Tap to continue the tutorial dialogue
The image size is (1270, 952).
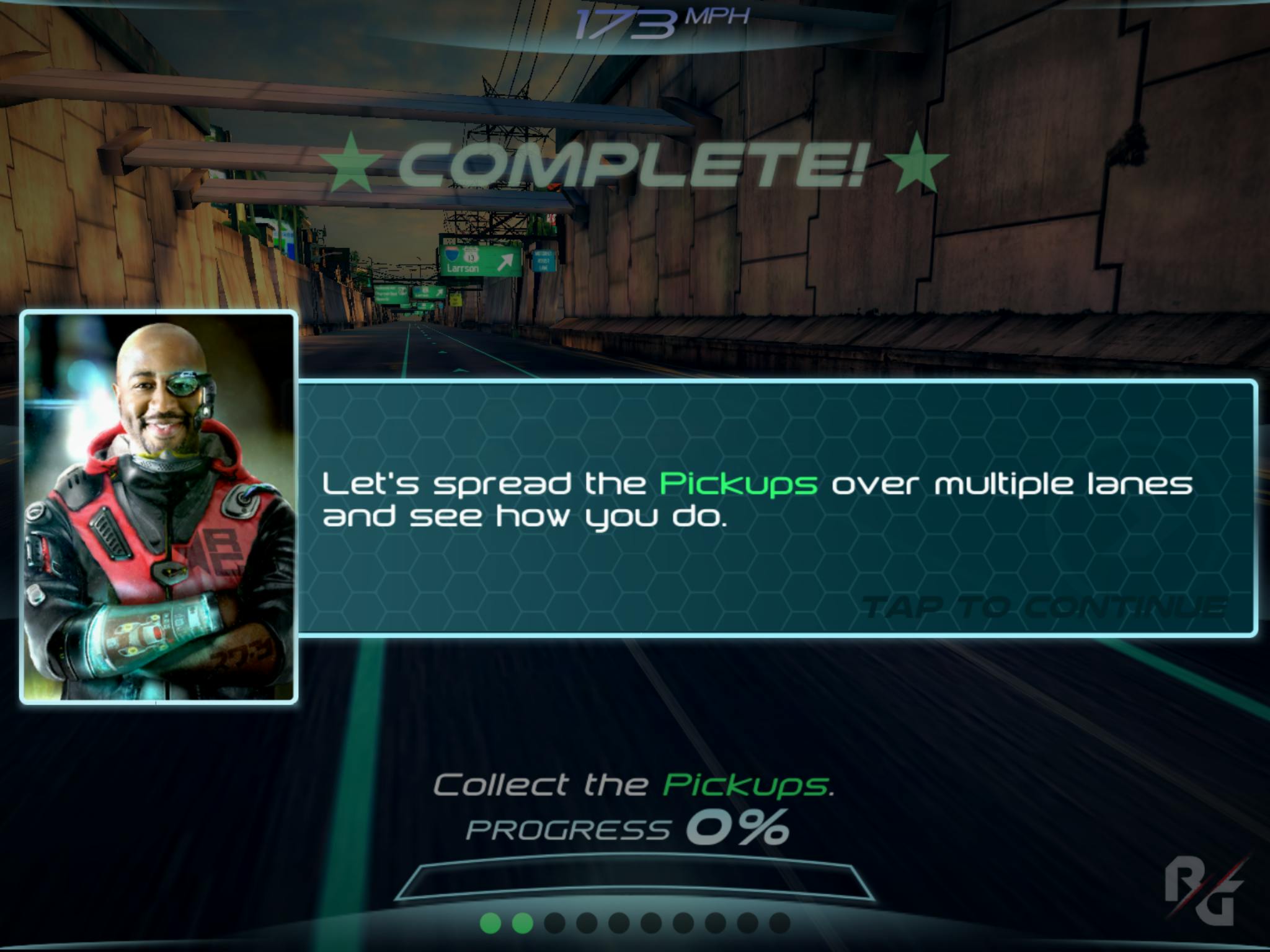point(1044,607)
